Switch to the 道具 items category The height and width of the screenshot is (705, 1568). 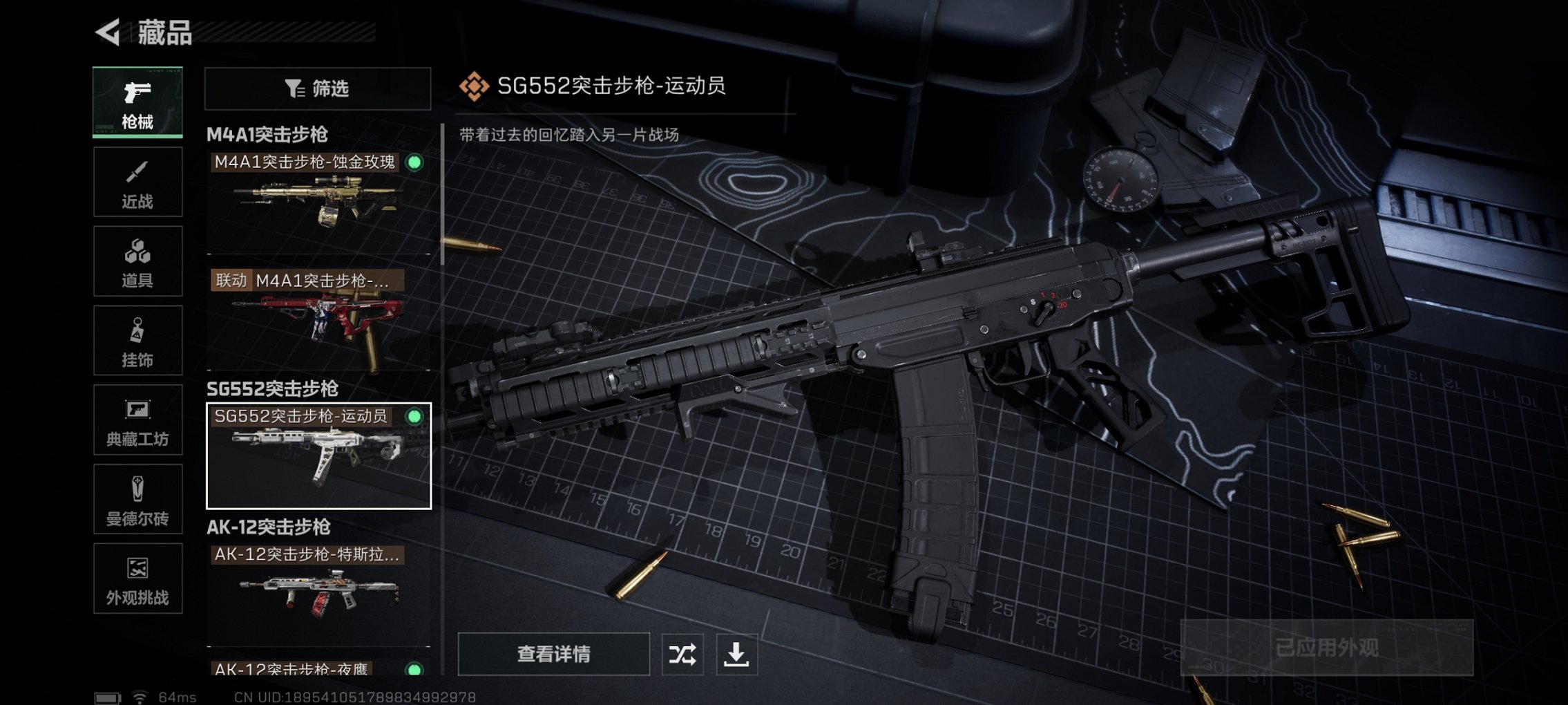(137, 261)
